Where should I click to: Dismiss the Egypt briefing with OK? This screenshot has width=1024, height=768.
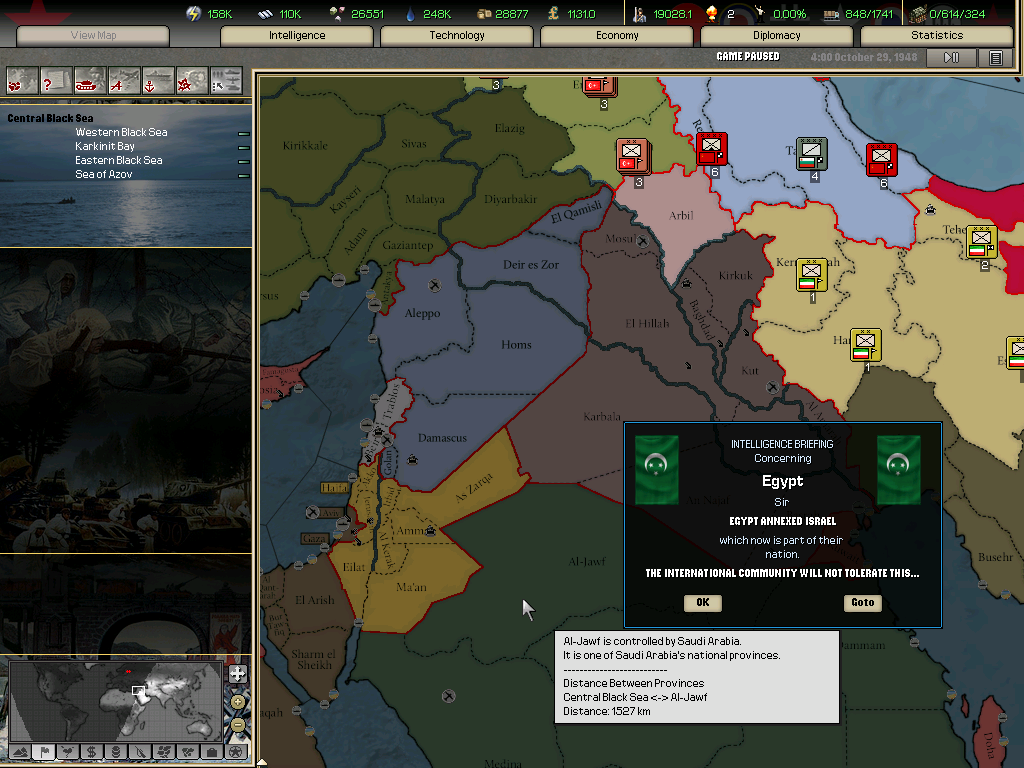click(702, 602)
